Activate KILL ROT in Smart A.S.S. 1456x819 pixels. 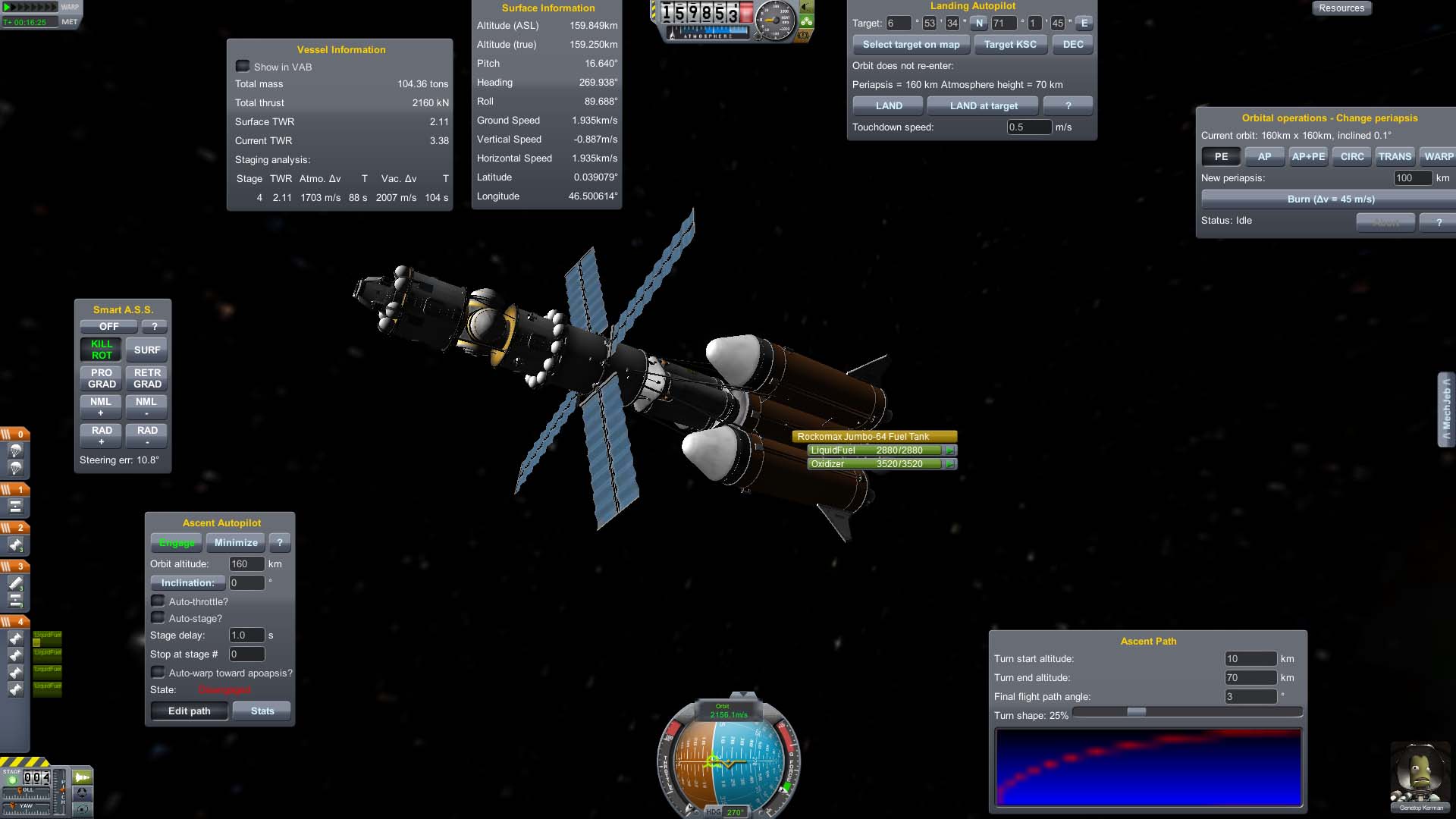point(102,350)
